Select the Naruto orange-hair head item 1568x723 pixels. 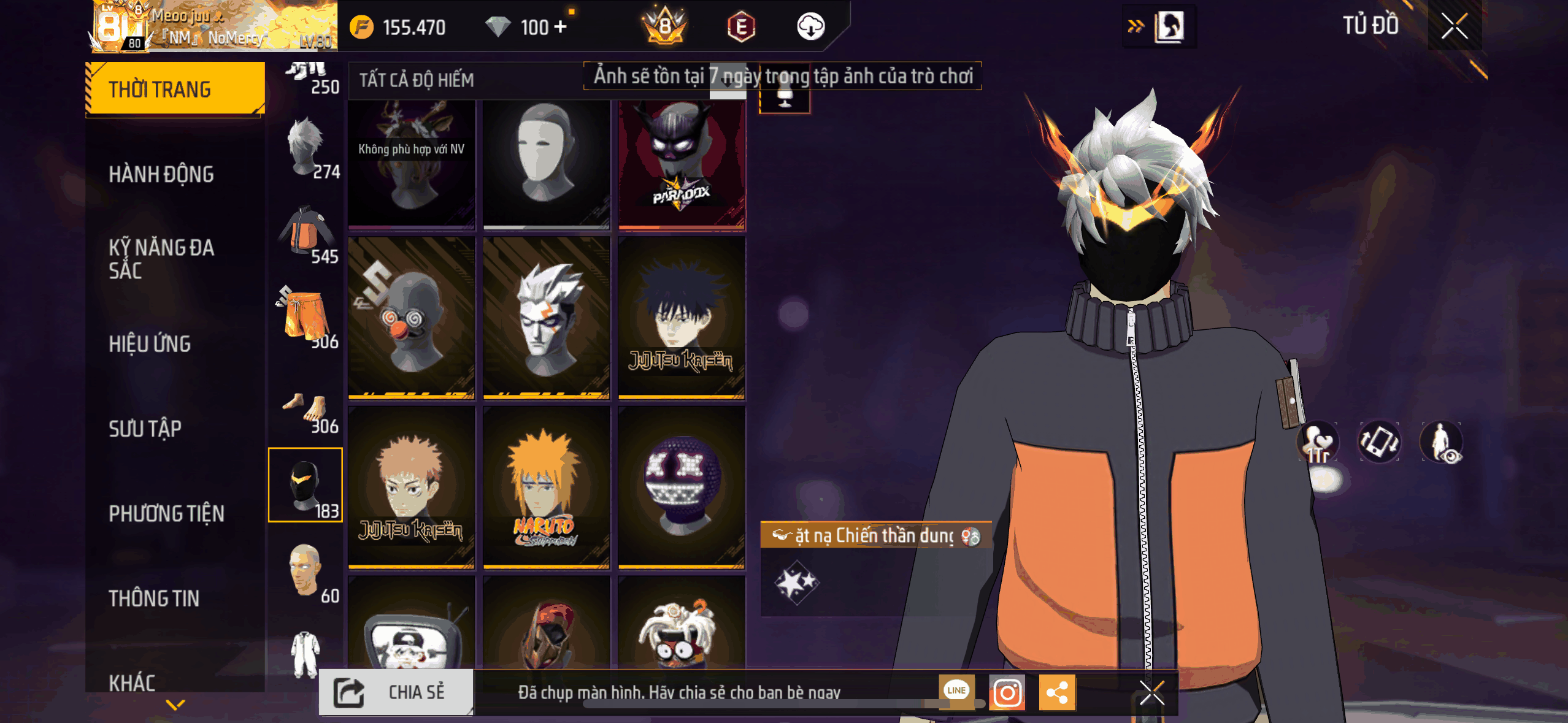click(546, 488)
